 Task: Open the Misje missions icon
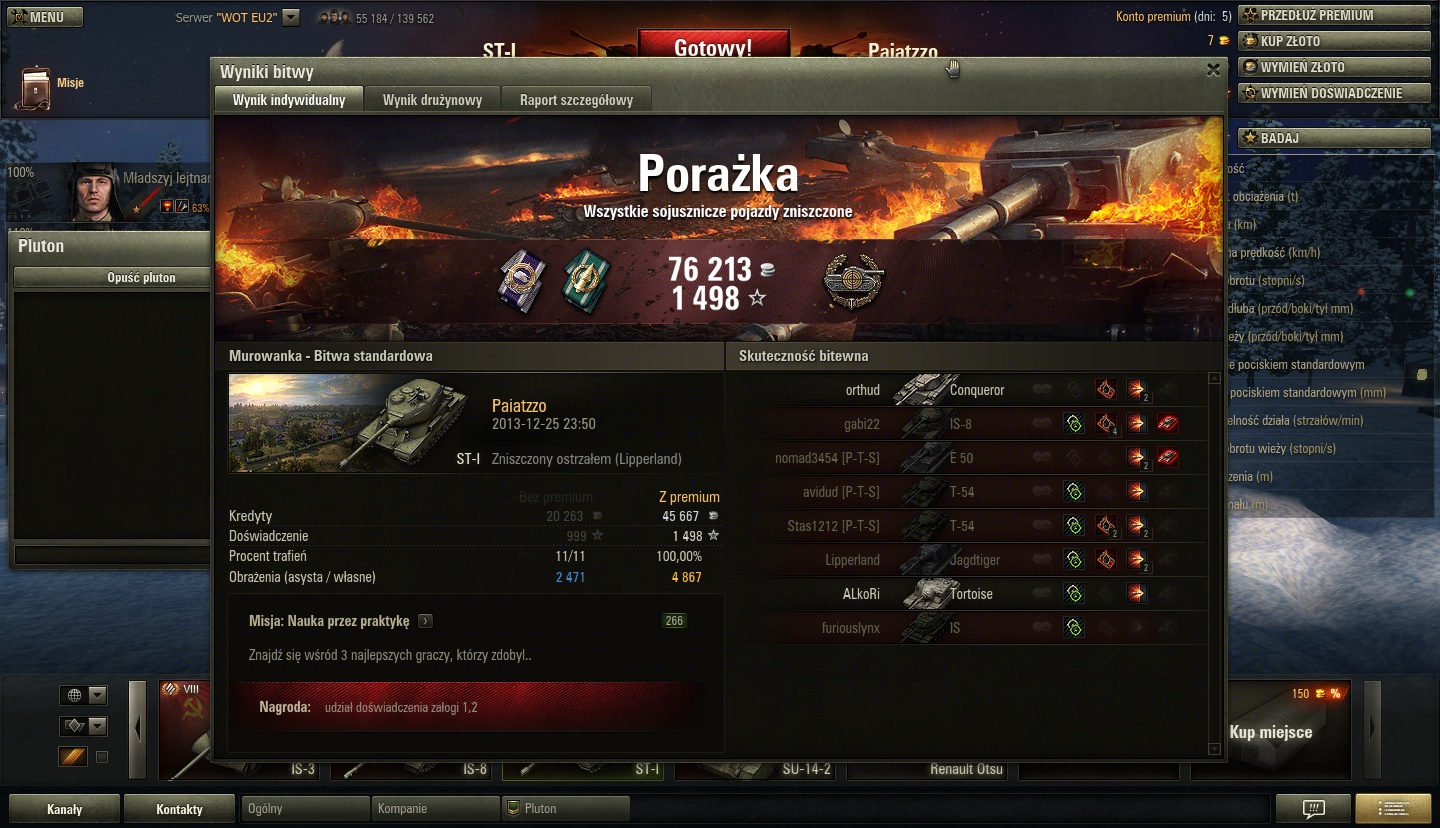click(x=36, y=88)
